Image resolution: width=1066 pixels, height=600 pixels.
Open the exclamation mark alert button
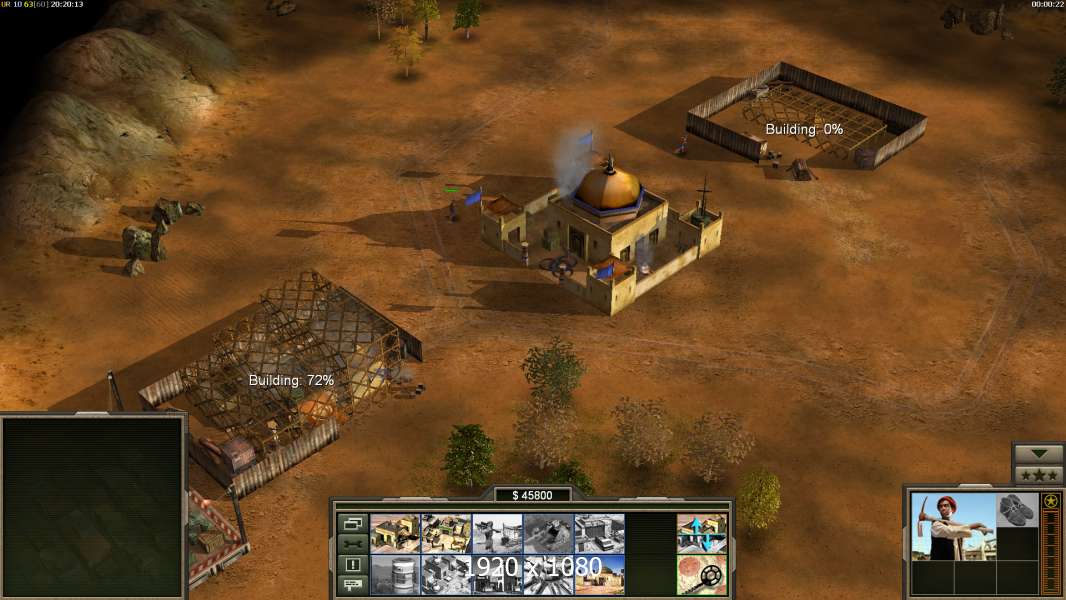click(x=353, y=565)
